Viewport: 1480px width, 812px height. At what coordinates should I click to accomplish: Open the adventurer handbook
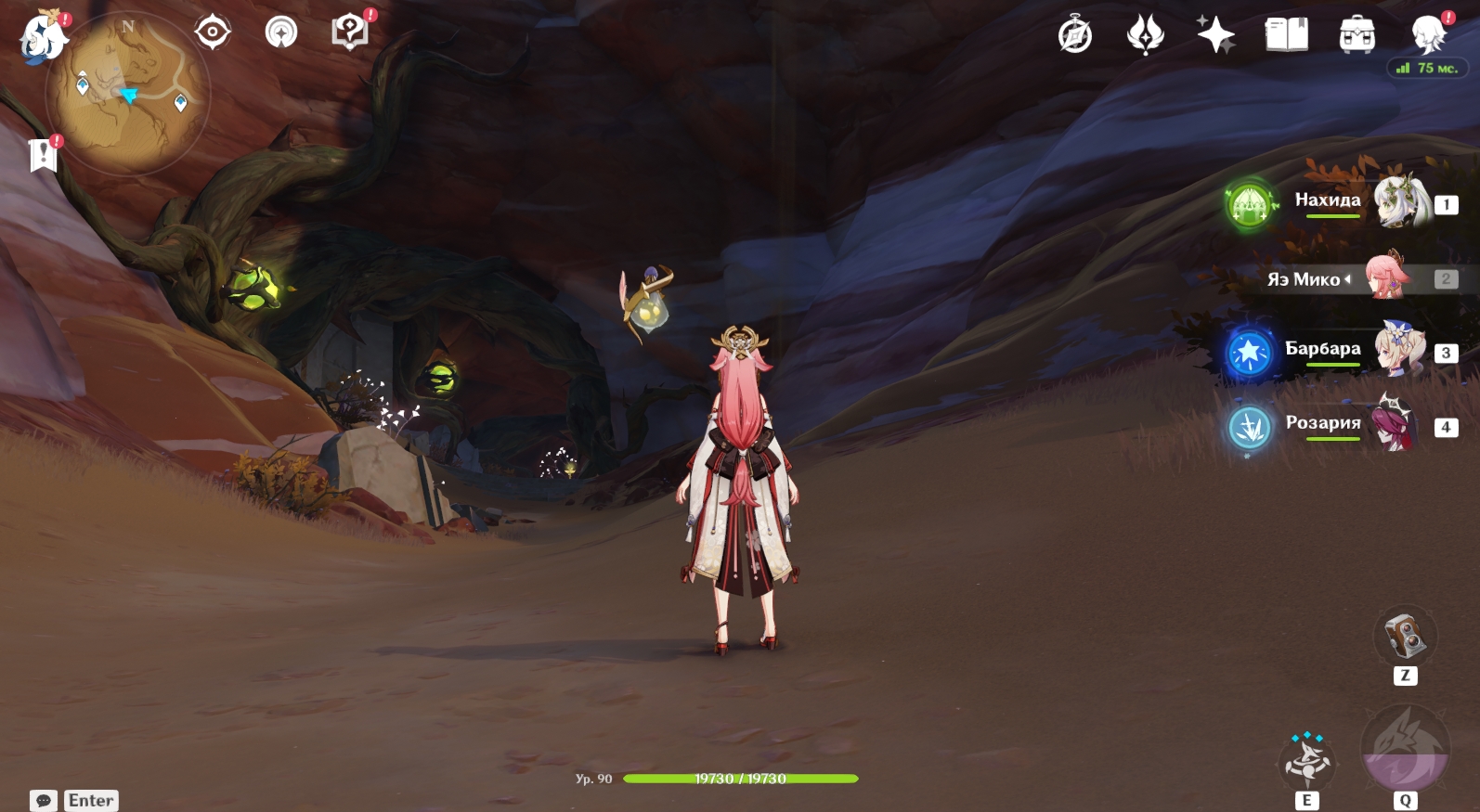point(1286,35)
